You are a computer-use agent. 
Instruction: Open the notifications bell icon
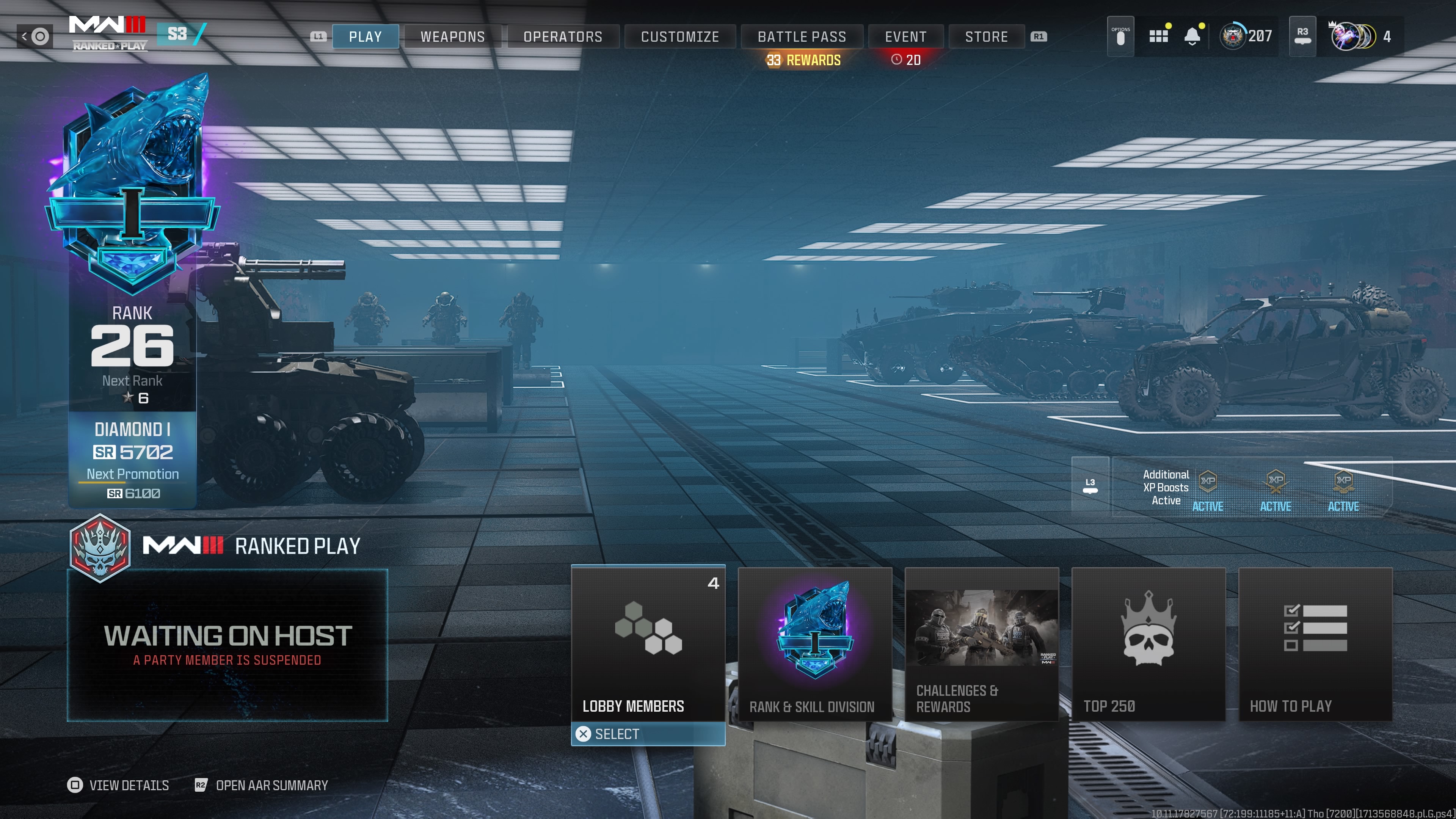click(x=1192, y=37)
